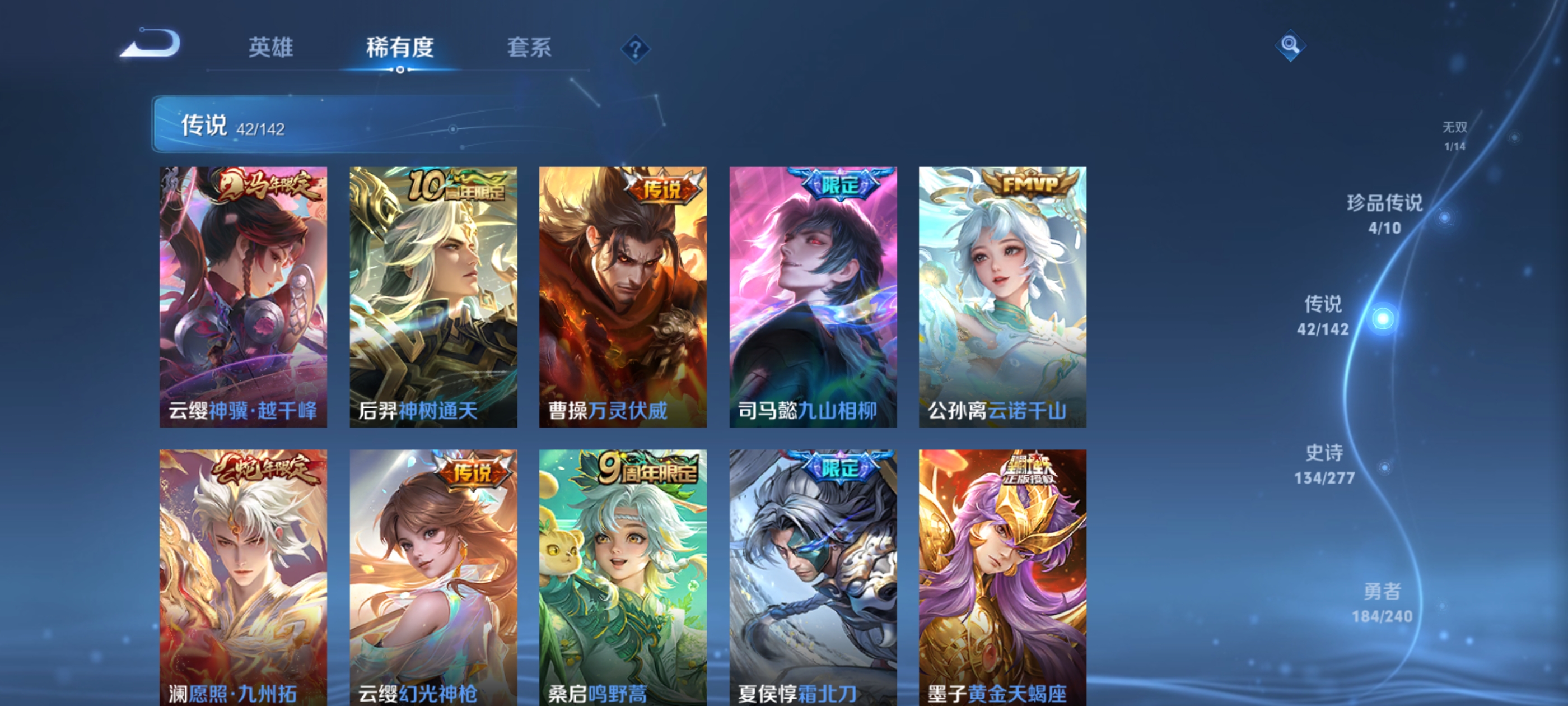The height and width of the screenshot is (706, 1568).
Task: Open the search magnifier icon
Action: click(1291, 46)
